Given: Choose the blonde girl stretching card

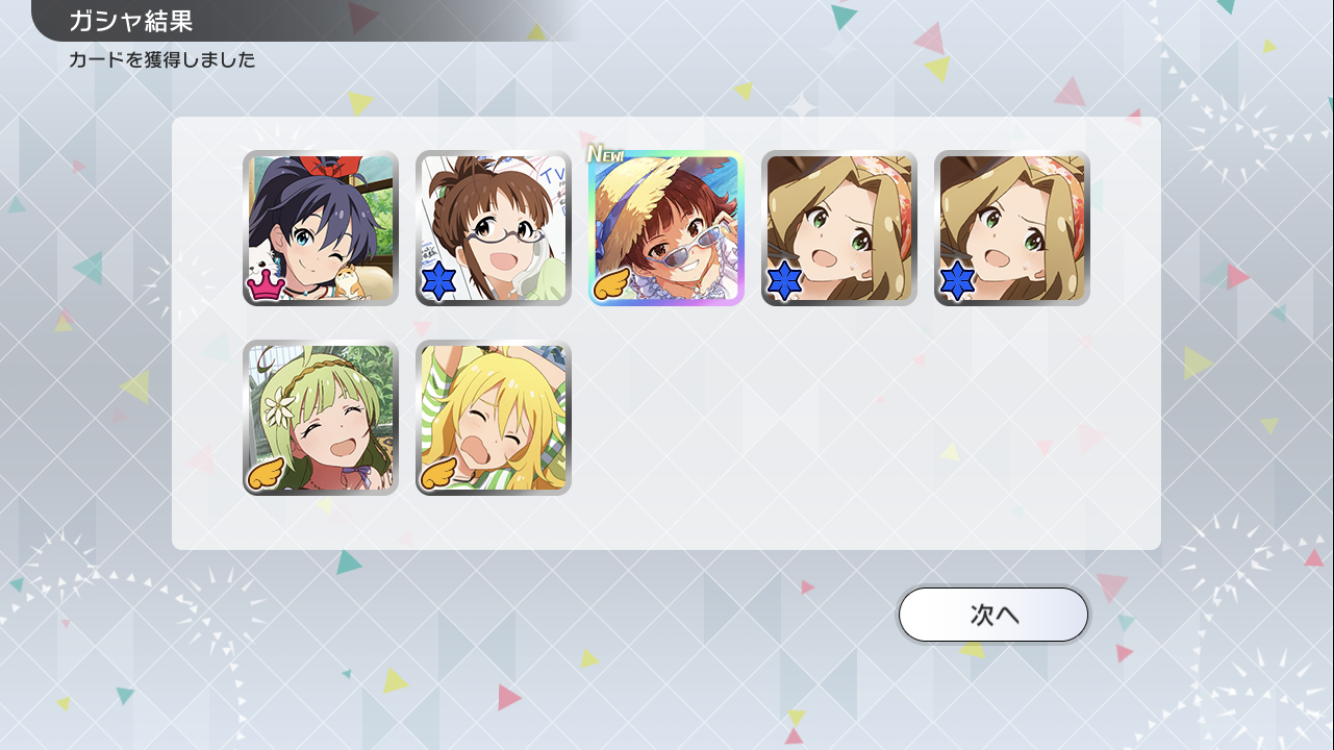Looking at the screenshot, I should [x=493, y=417].
